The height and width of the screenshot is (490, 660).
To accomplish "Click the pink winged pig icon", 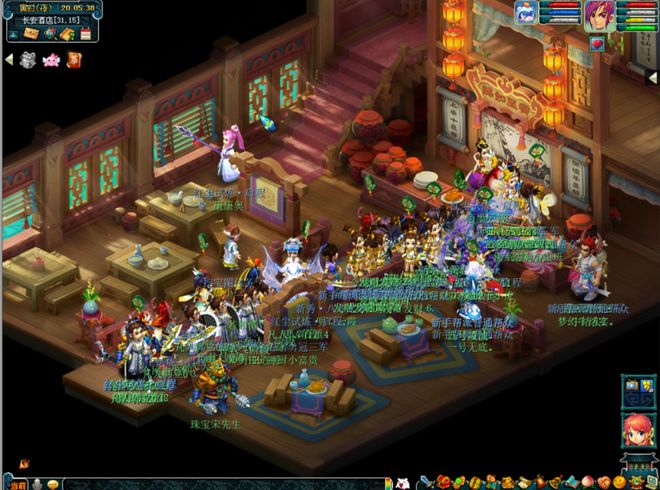I will coord(52,60).
